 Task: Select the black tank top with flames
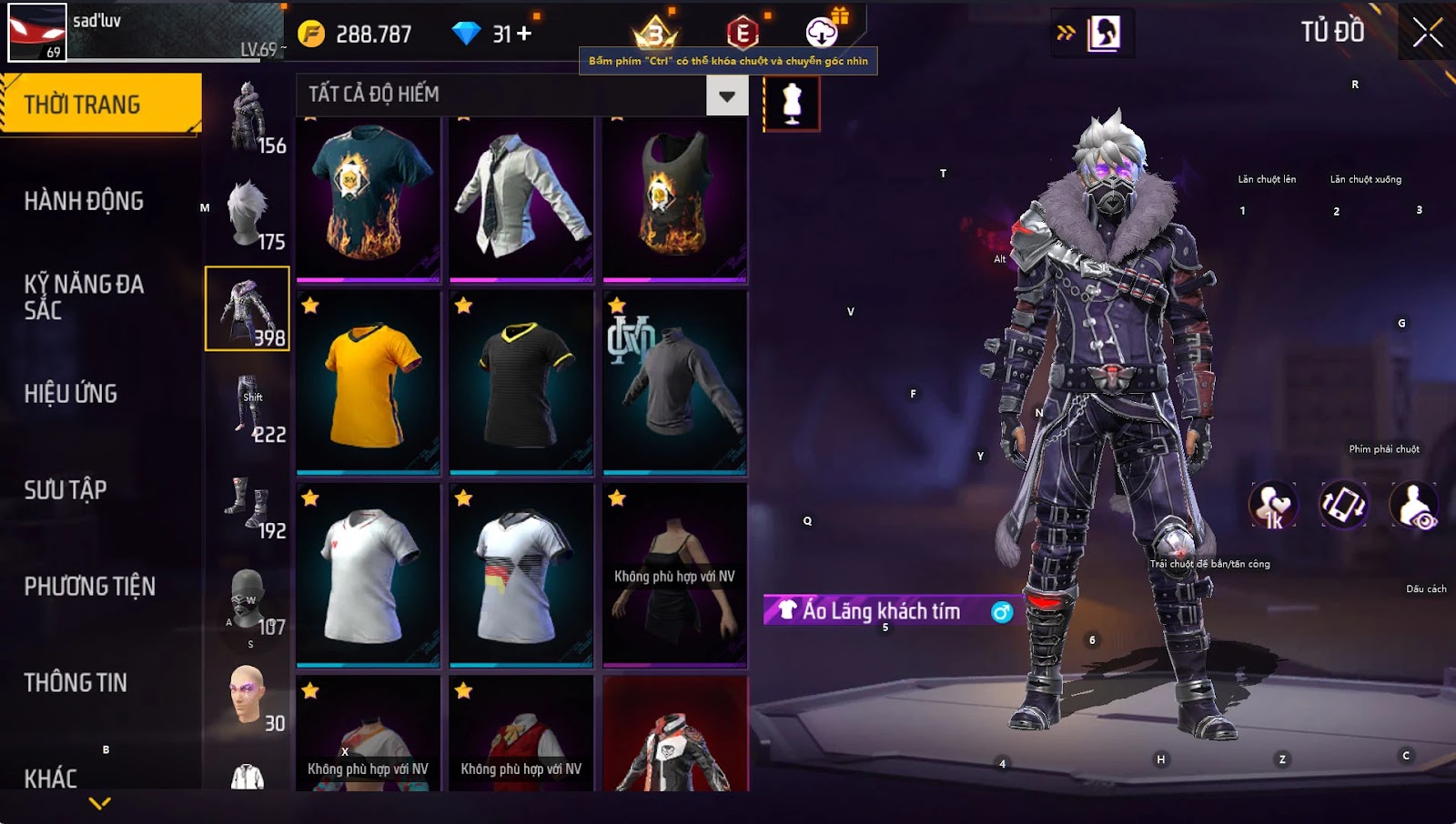pos(674,198)
